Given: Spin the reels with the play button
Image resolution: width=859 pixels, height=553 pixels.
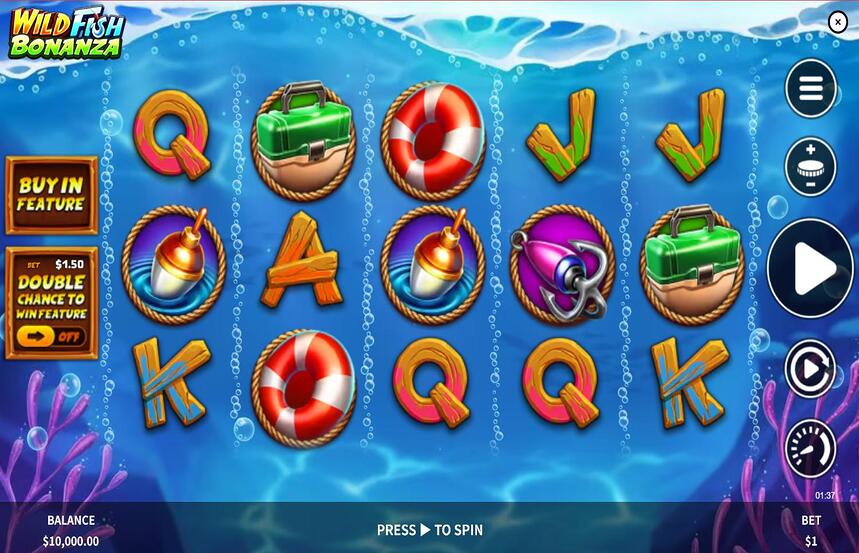Looking at the screenshot, I should (x=810, y=268).
